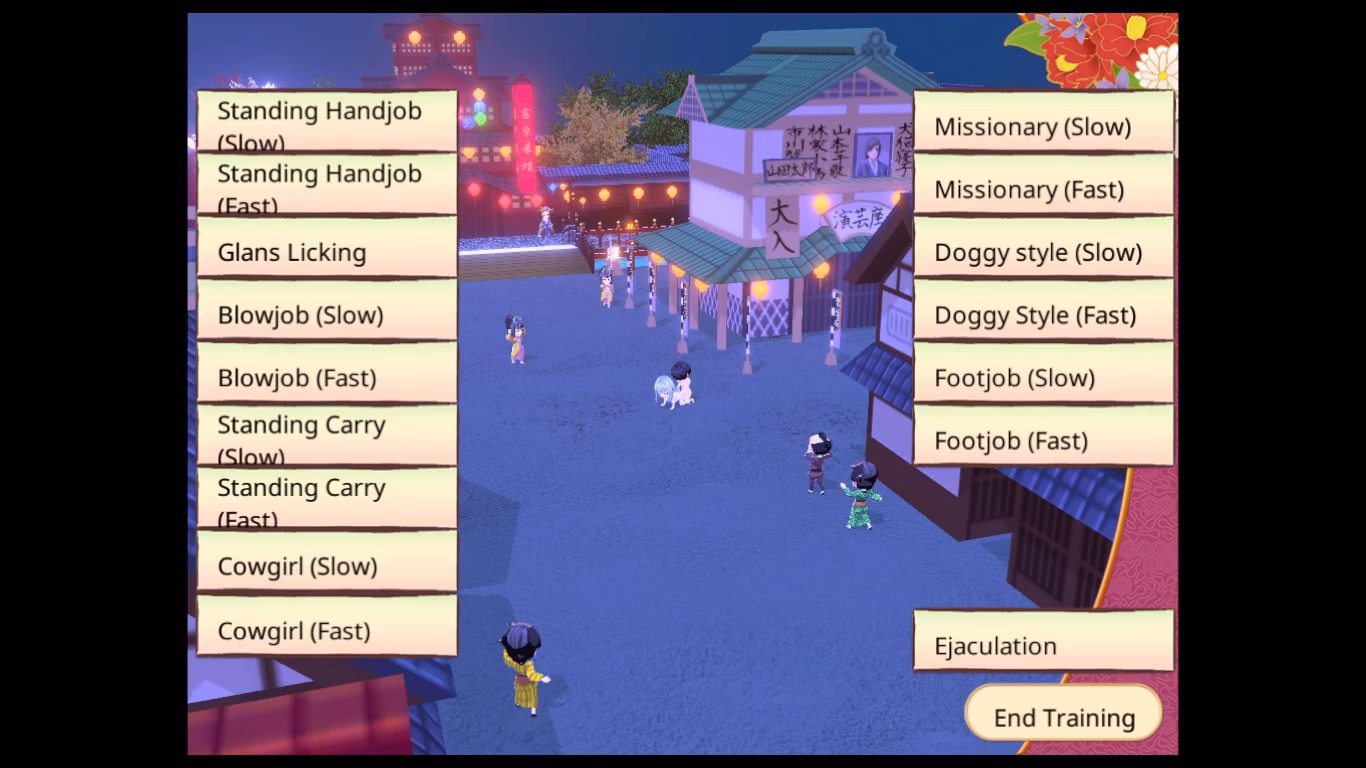This screenshot has width=1366, height=768.
Task: Choose the Cowgirl (Fast) button
Action: tap(327, 627)
